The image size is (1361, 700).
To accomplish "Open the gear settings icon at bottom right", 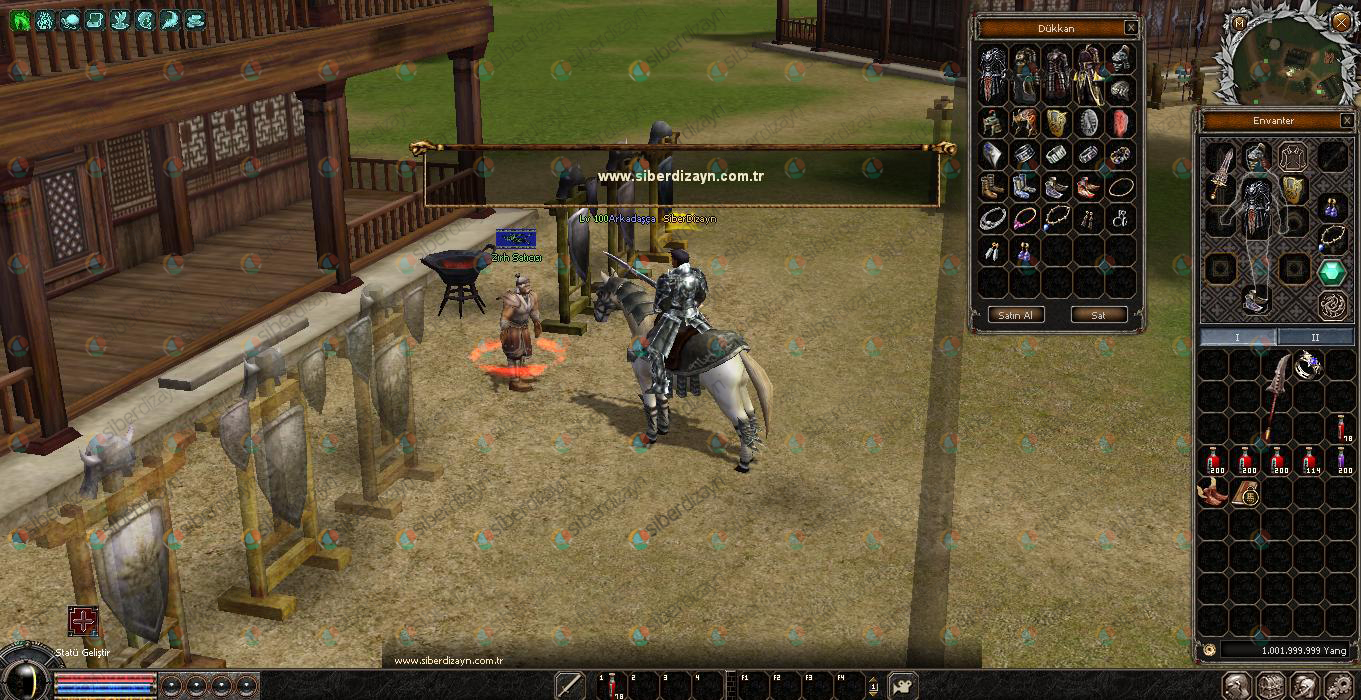I will (1339, 686).
